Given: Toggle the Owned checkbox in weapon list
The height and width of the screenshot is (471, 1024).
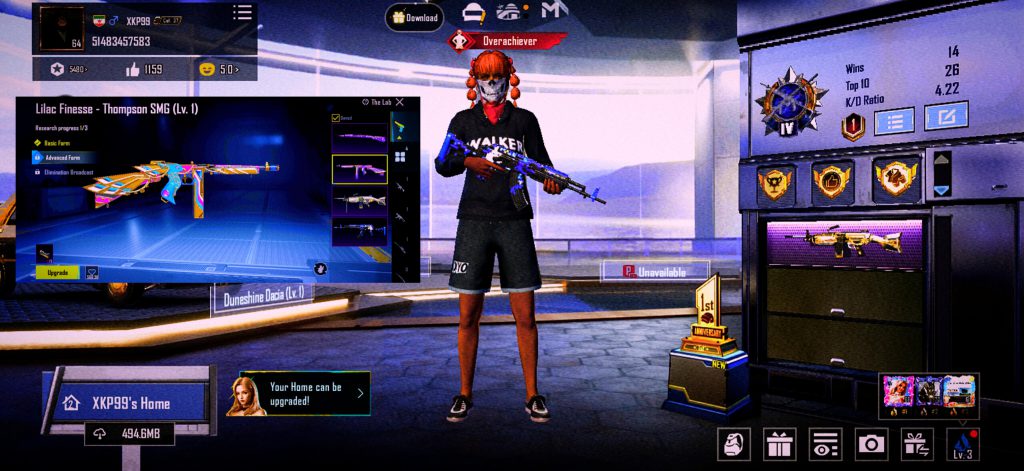Looking at the screenshot, I should (336, 118).
